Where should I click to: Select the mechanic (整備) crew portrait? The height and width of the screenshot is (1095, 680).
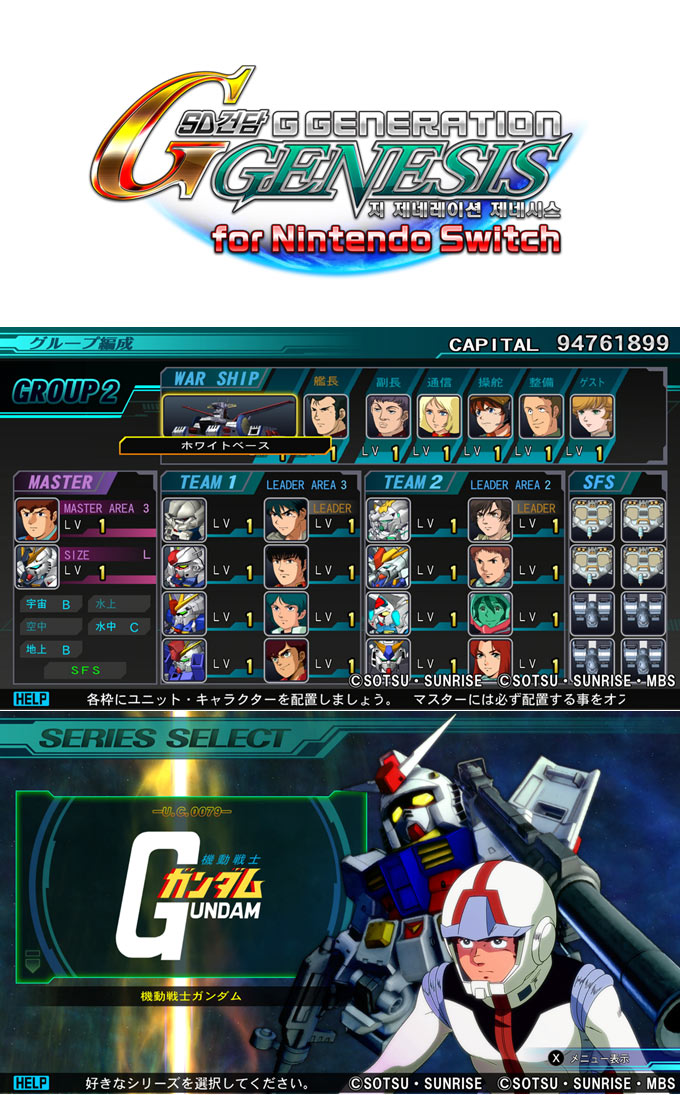pyautogui.click(x=540, y=416)
